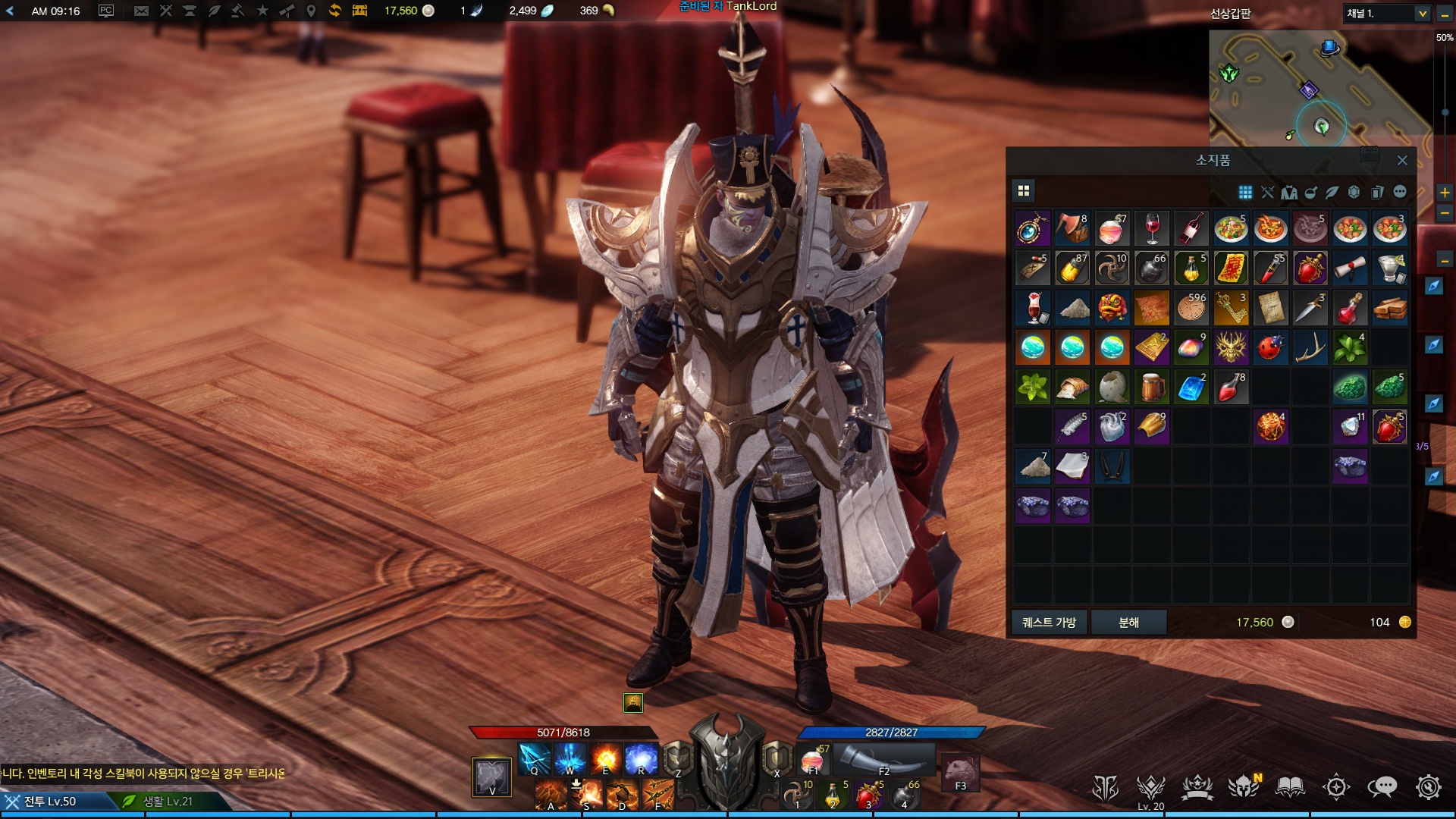The image size is (1456, 819).
Task: Open the book icon in the bottom menu
Action: (x=1289, y=787)
